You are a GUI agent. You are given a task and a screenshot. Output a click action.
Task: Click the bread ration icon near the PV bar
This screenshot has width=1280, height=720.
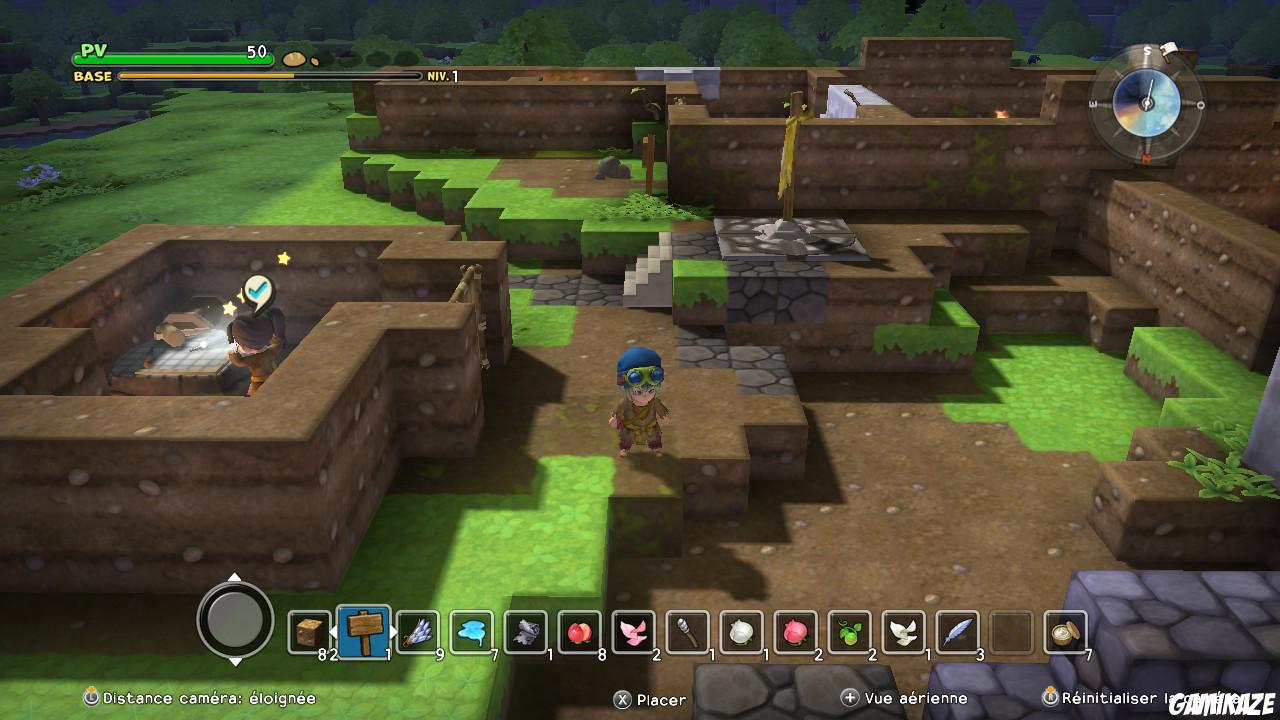coord(295,57)
